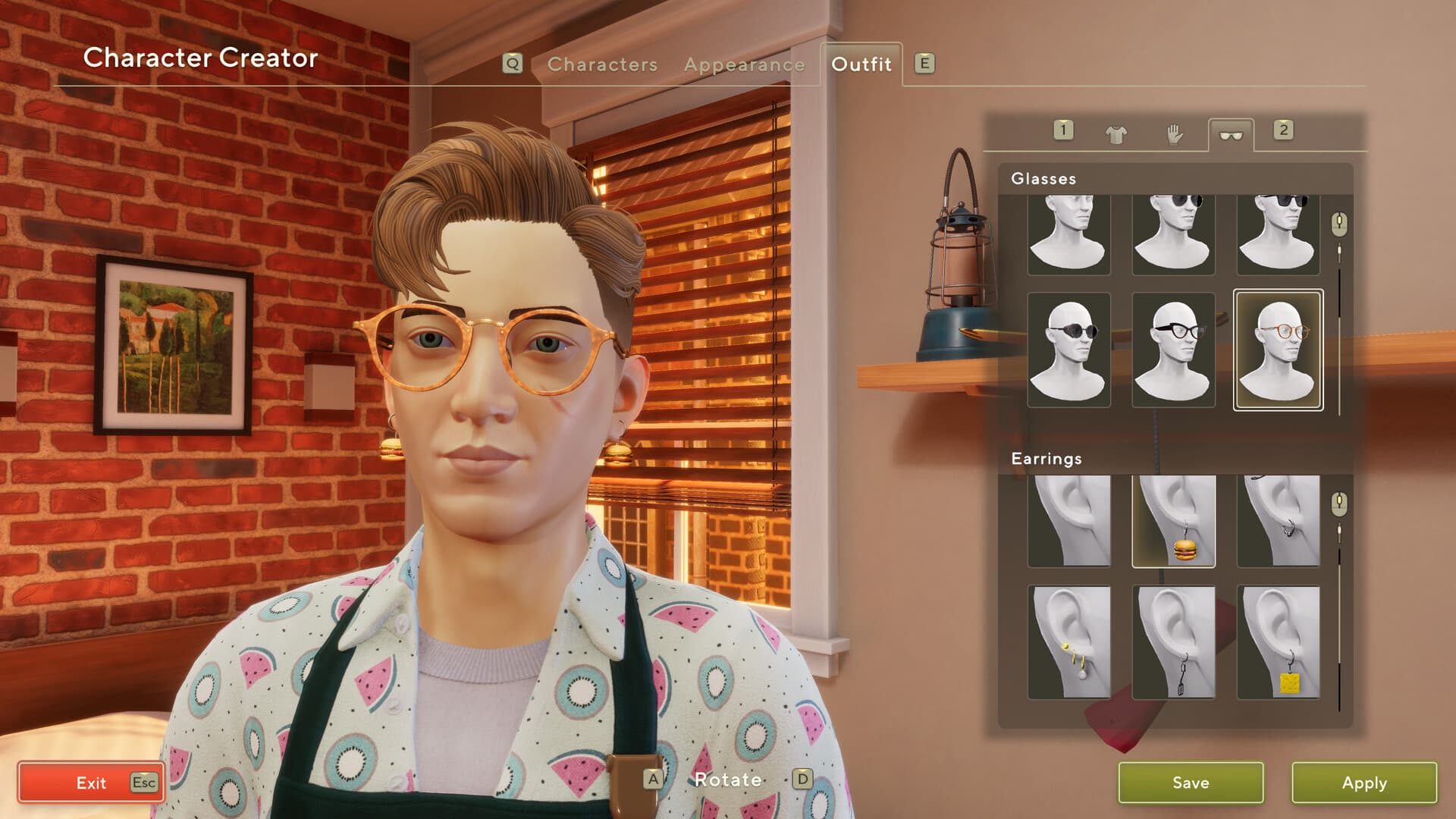
Task: Choose the no-earring bare ear option
Action: click(x=1068, y=522)
